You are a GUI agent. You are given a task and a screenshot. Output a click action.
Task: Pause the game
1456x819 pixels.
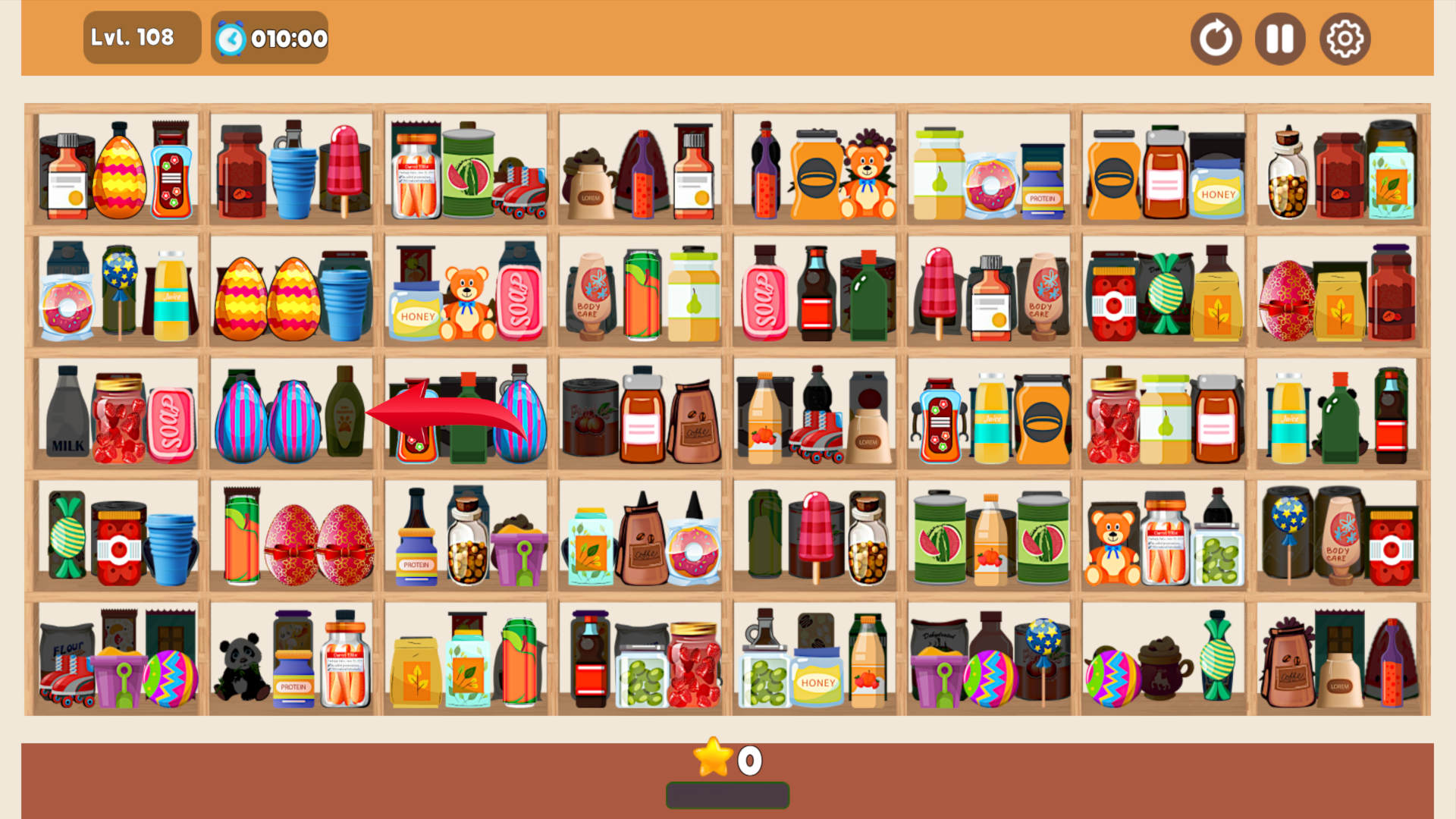(x=1279, y=38)
